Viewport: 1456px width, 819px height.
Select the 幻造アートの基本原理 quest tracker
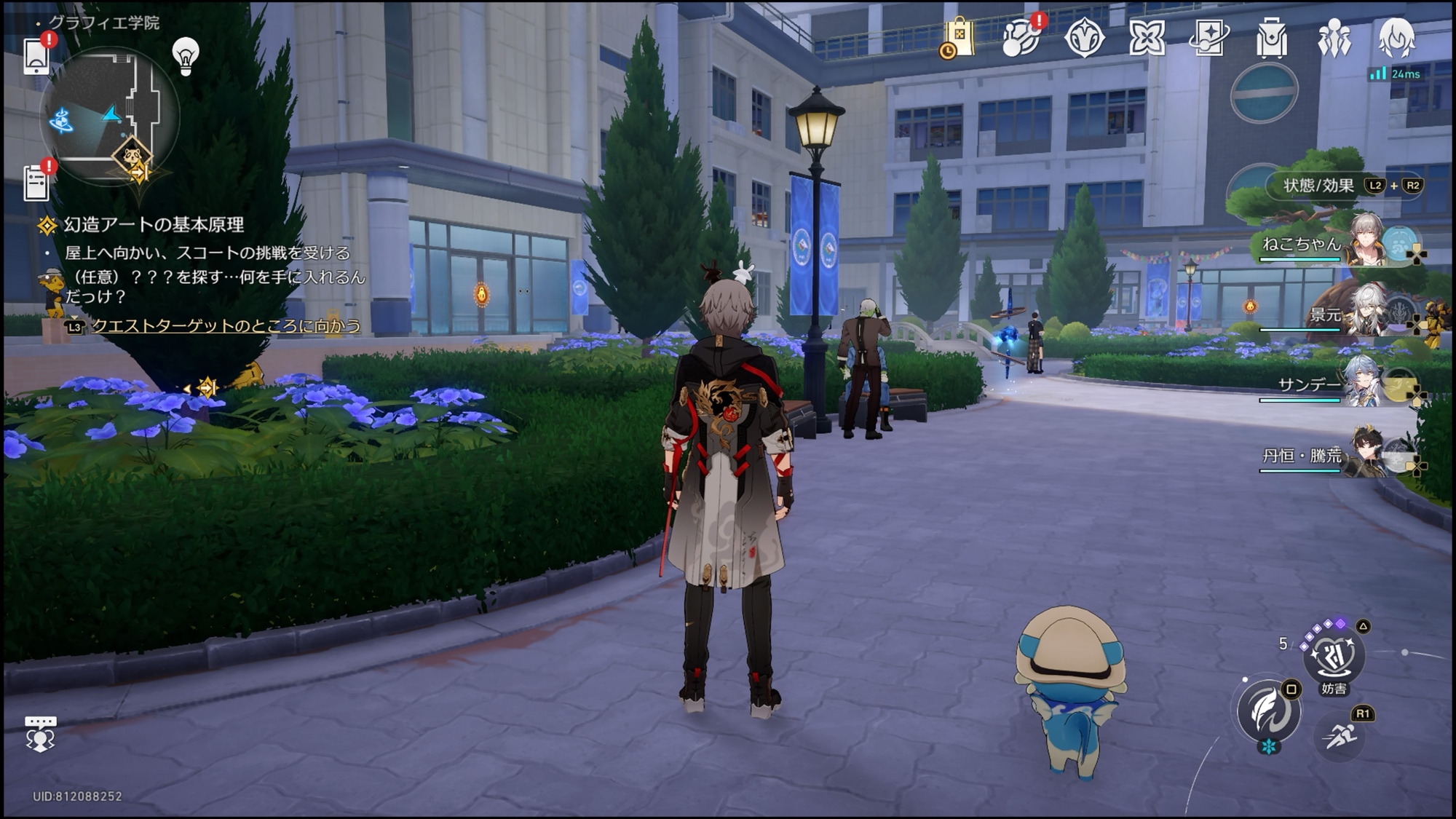(x=154, y=225)
